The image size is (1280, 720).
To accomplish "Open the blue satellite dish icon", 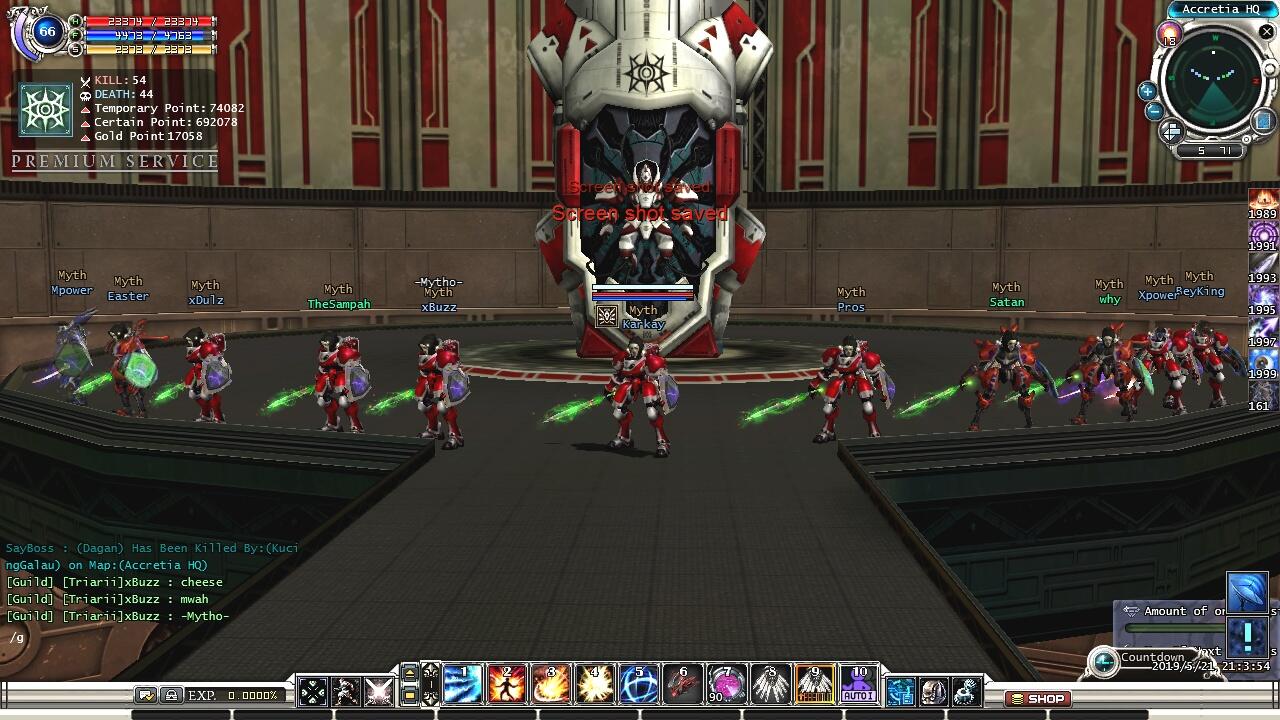I will tap(1246, 592).
